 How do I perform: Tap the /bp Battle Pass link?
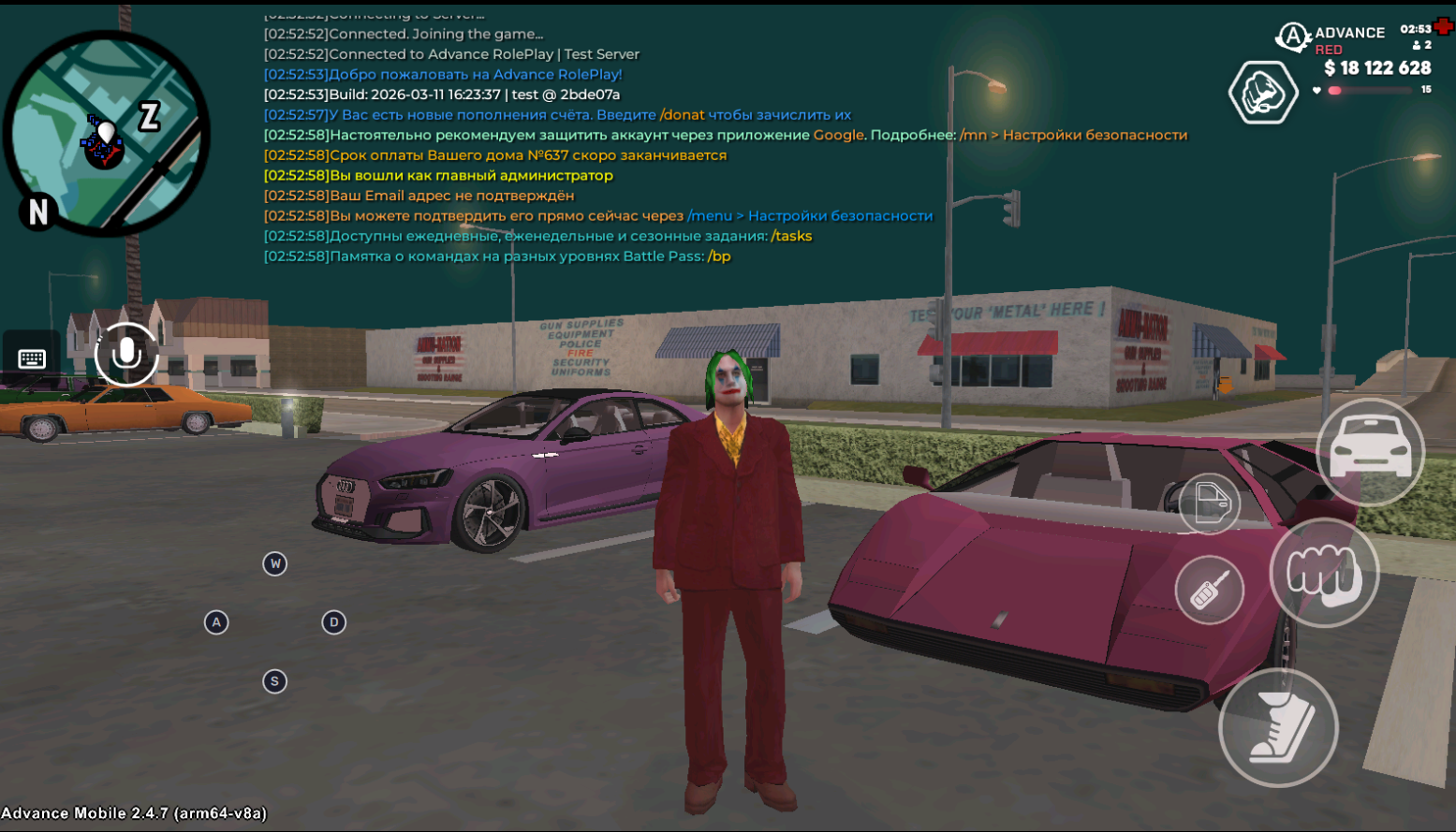point(719,256)
